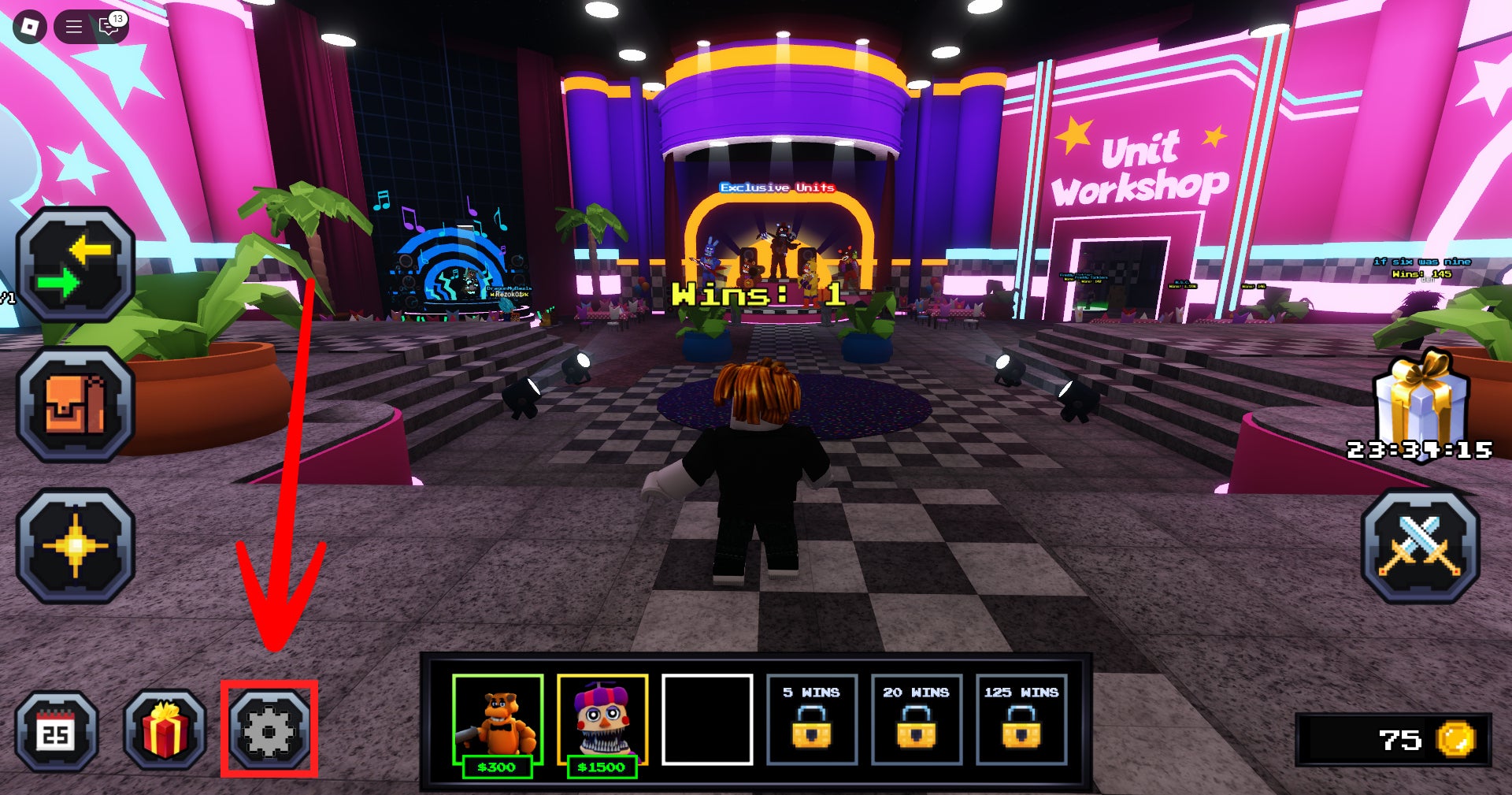The image size is (1512, 795).
Task: Click the locked 20 Wins slot
Action: tap(917, 719)
